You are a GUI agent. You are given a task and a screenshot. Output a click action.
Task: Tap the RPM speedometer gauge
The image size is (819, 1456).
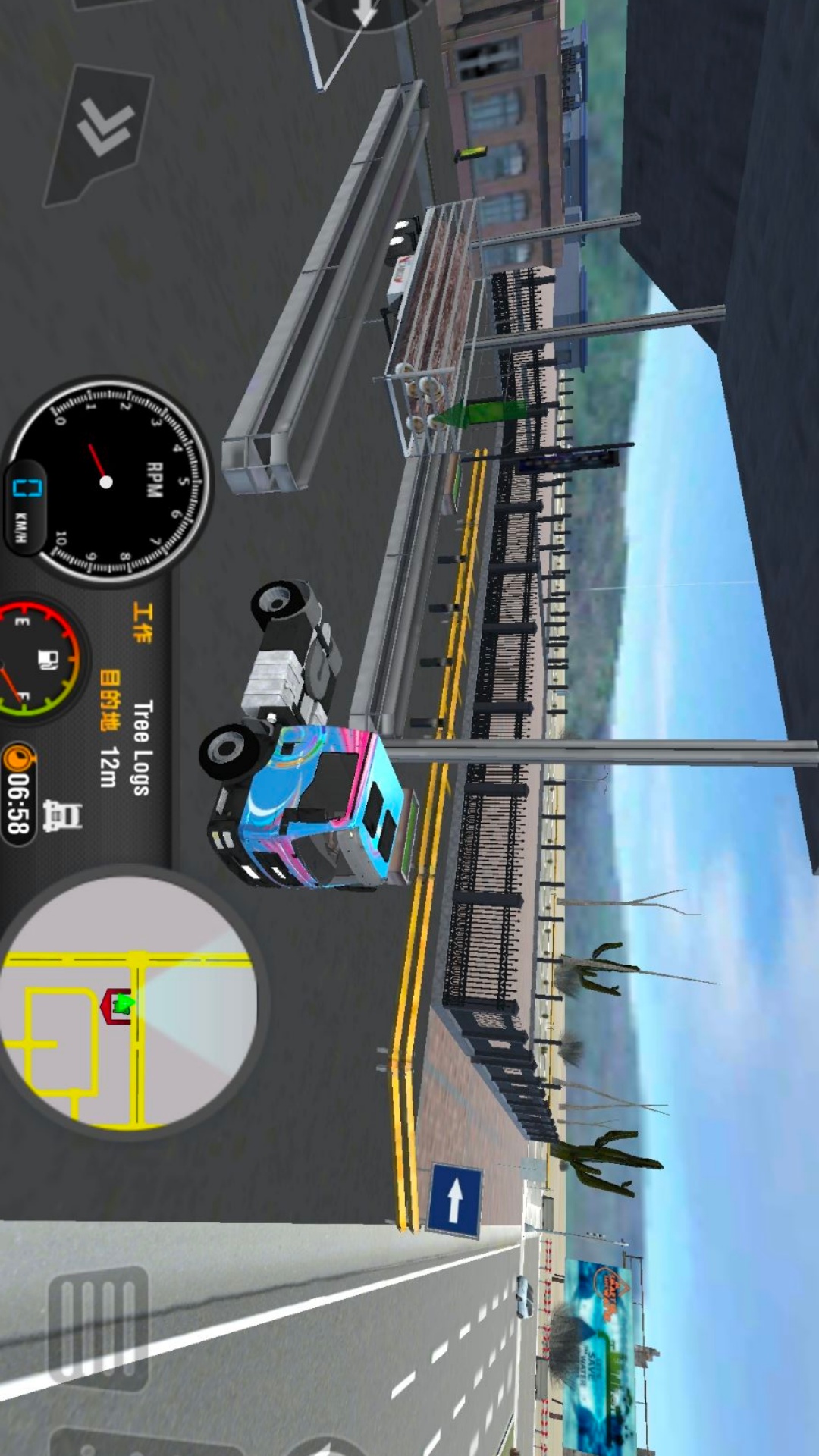coord(108,481)
